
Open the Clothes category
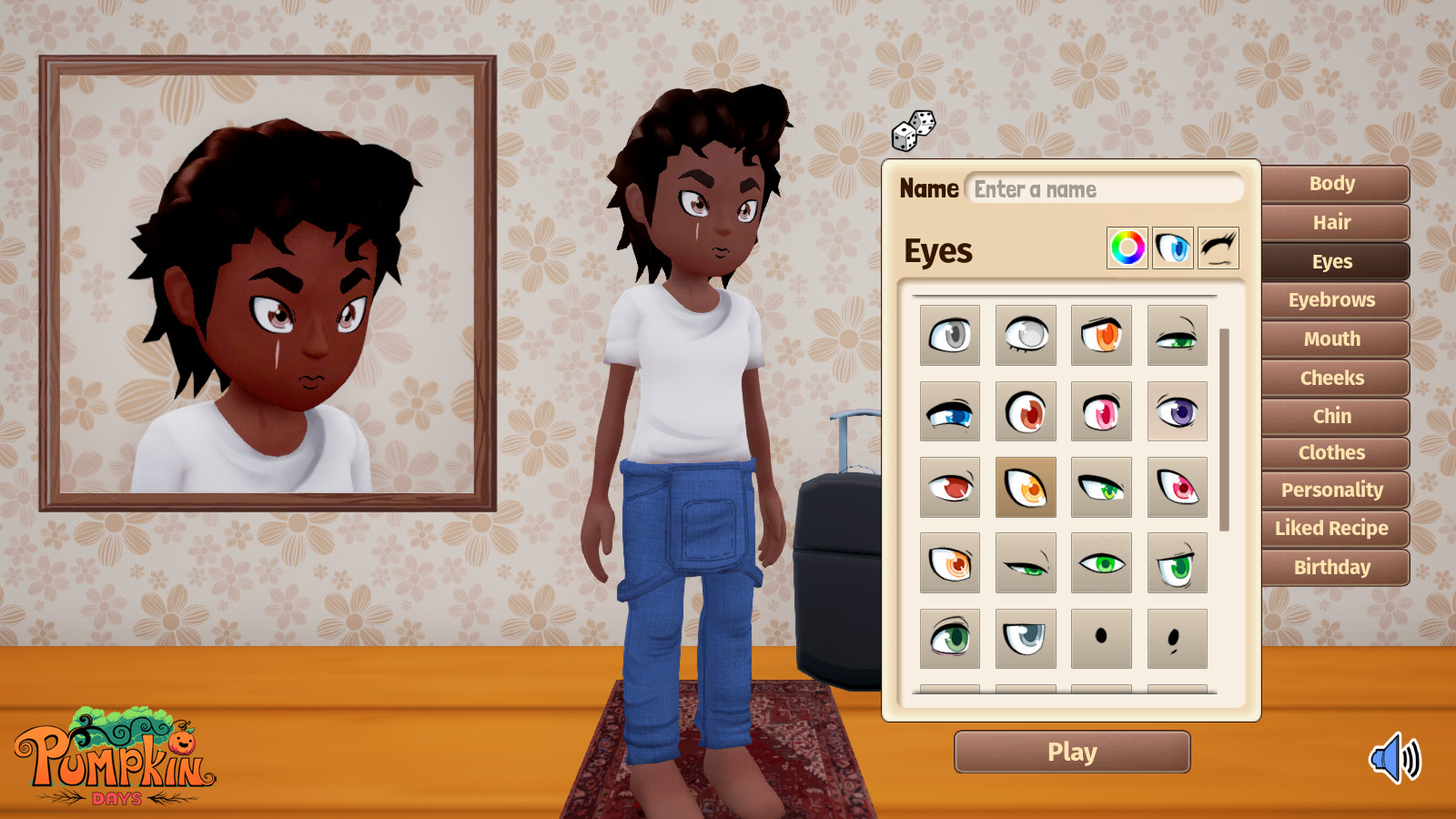click(x=1332, y=452)
